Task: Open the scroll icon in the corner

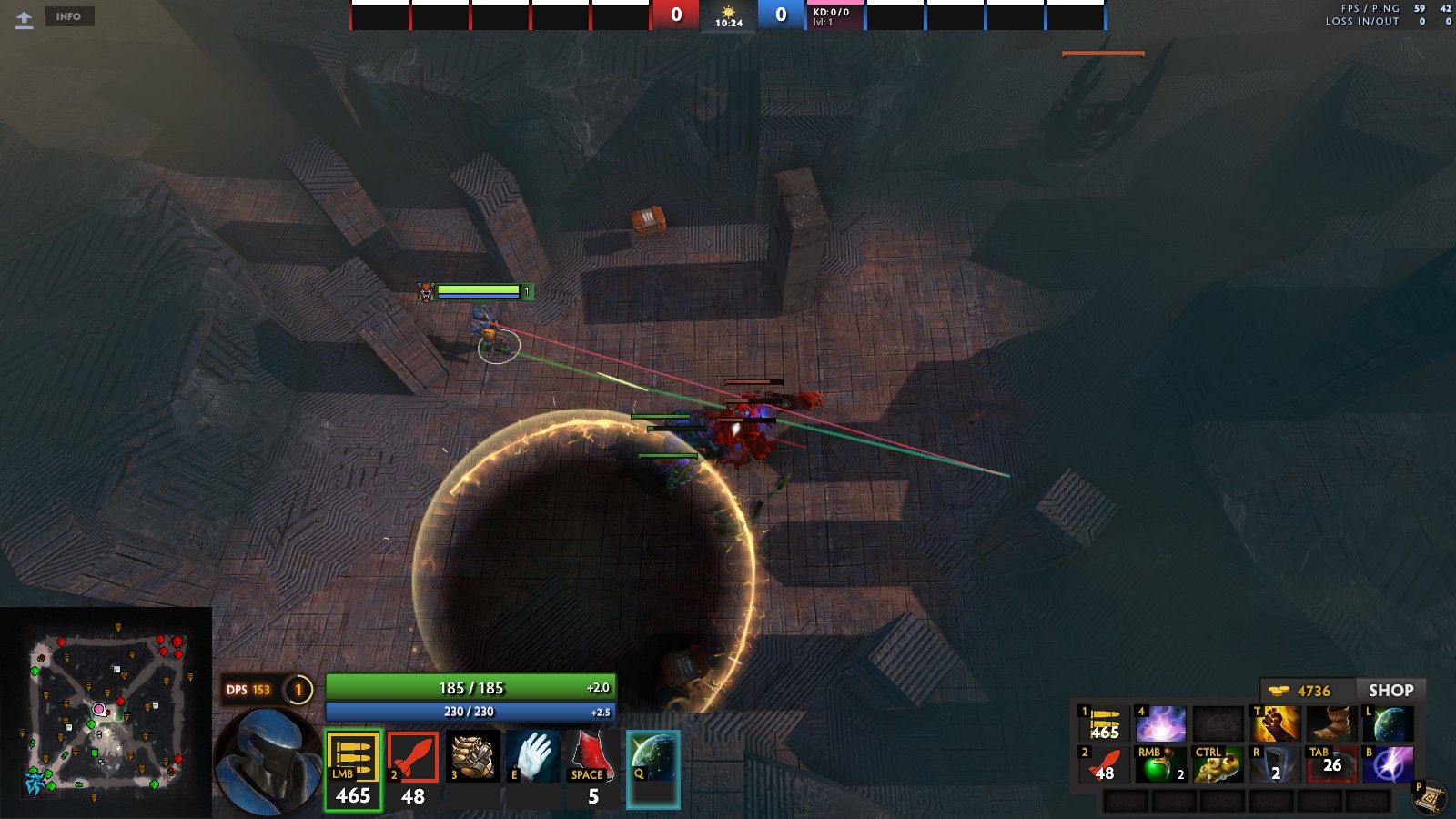Action: (1430, 798)
